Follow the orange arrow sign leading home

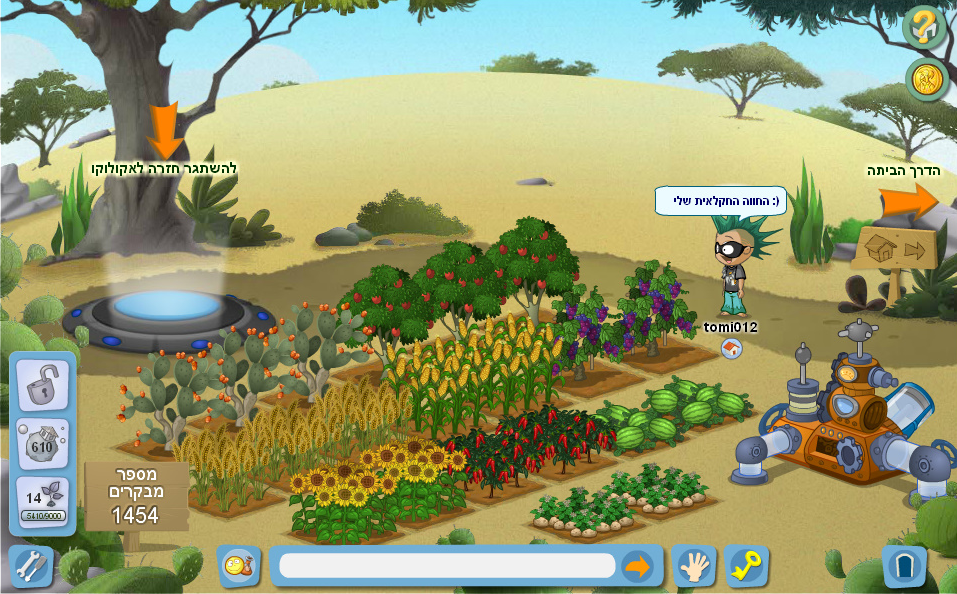[908, 201]
